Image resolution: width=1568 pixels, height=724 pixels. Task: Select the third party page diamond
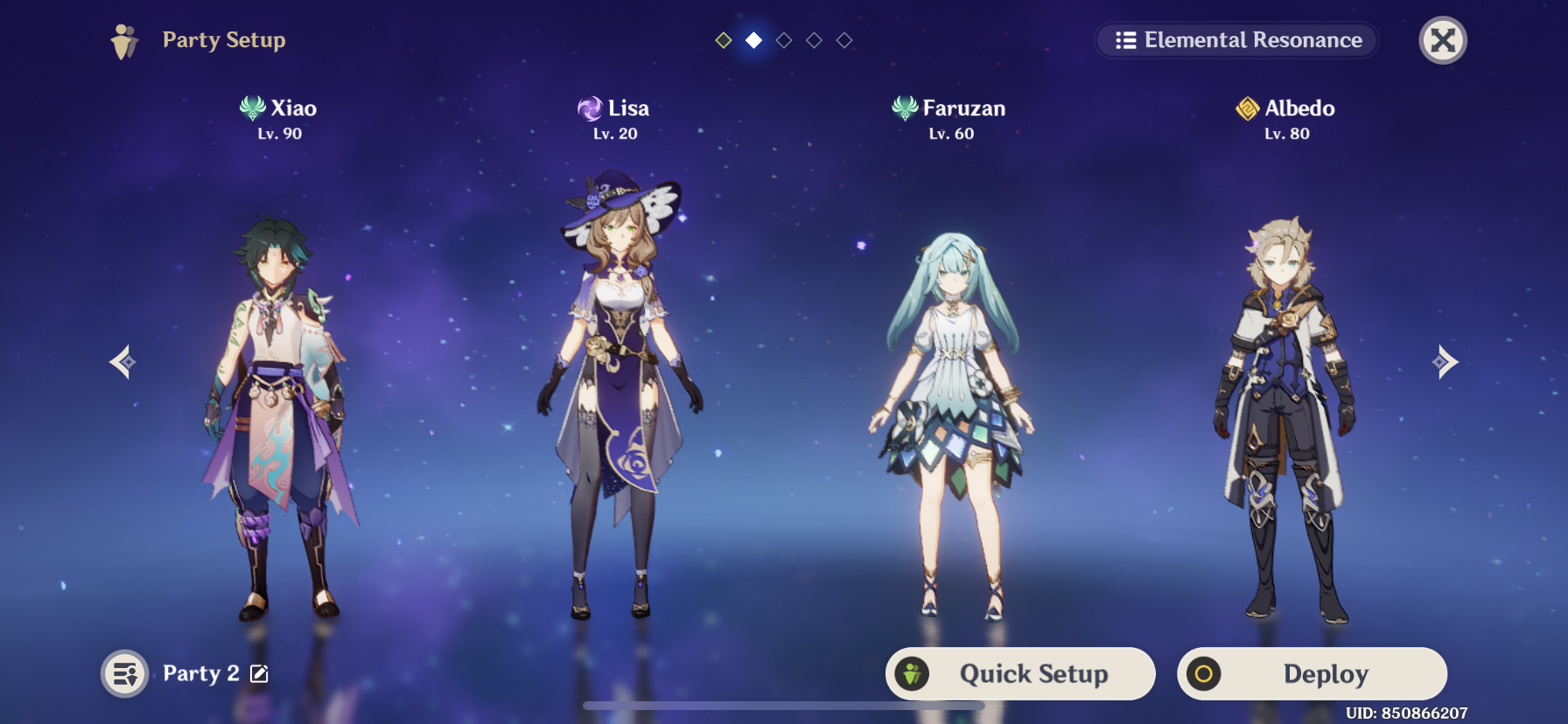[784, 39]
